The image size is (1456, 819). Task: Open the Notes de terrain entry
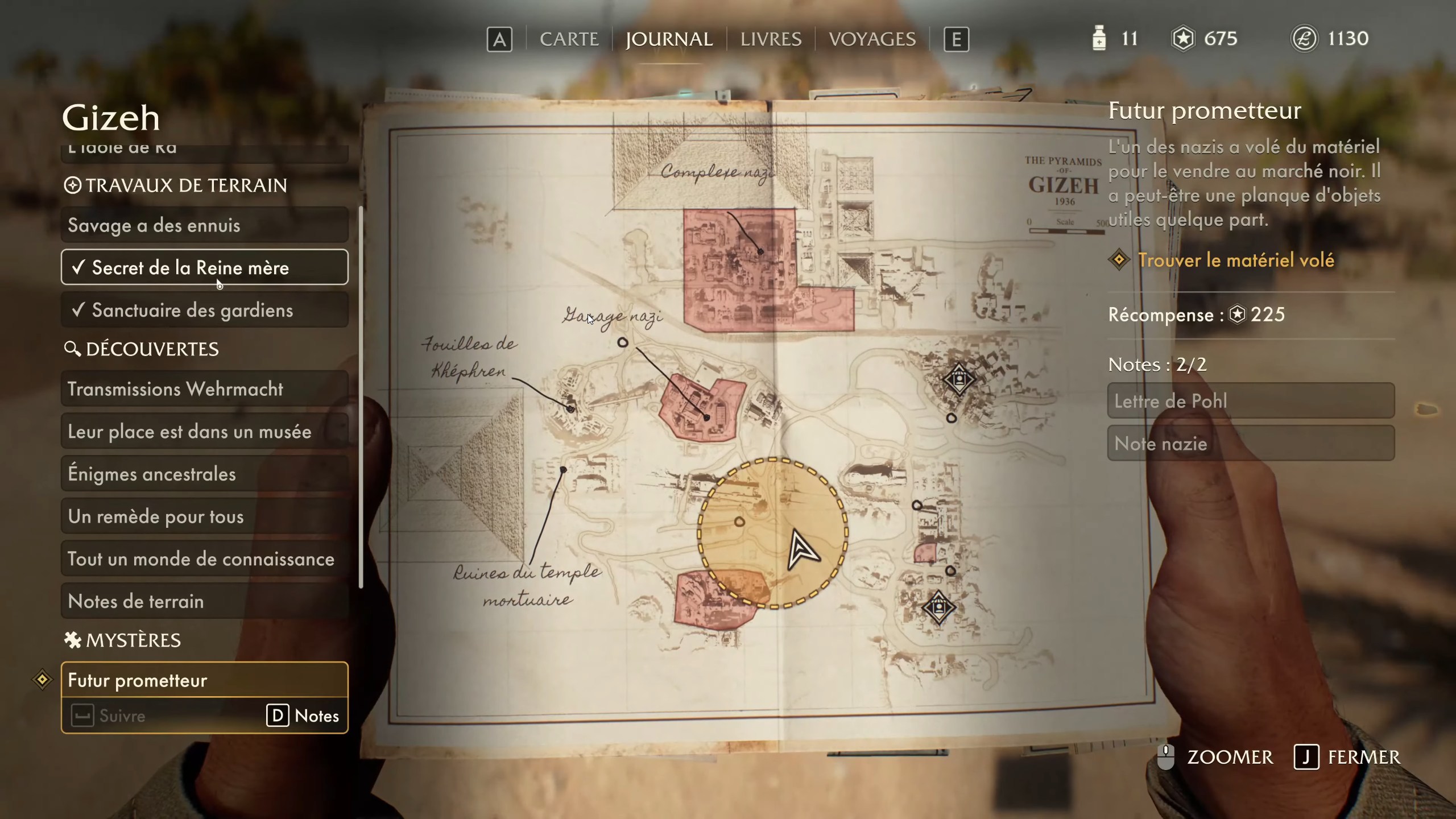click(205, 601)
